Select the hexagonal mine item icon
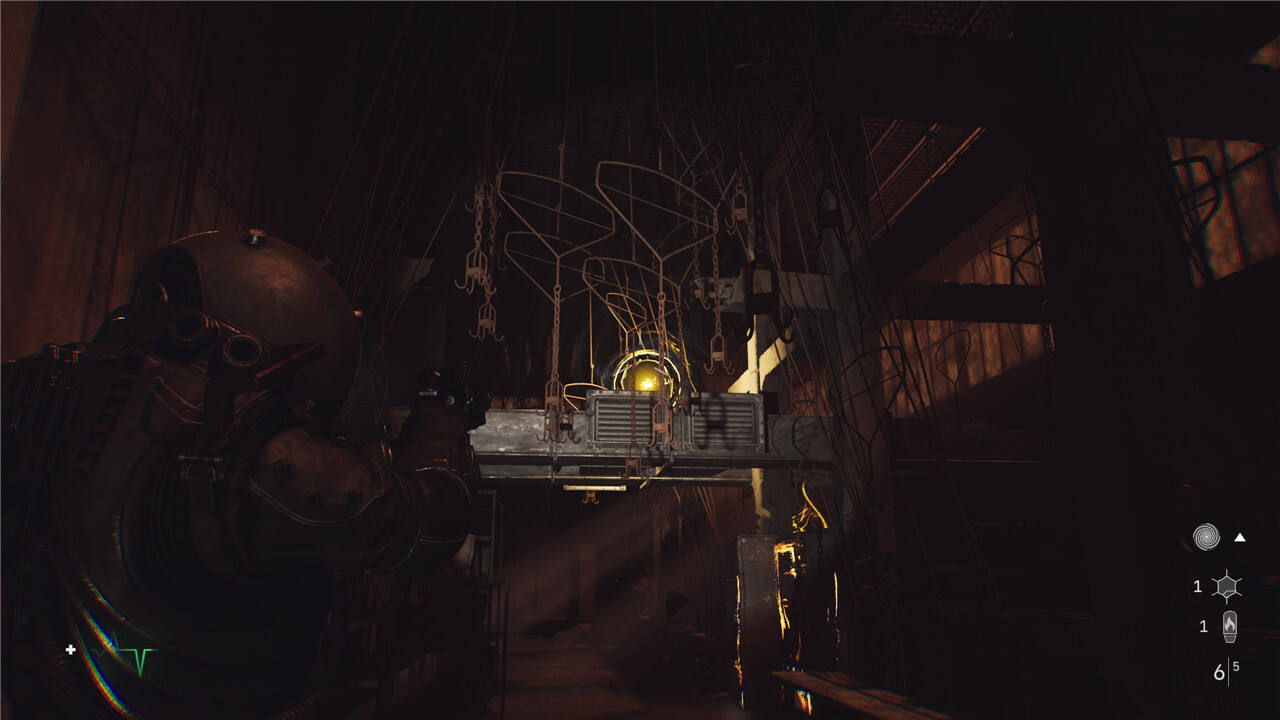 (1227, 586)
